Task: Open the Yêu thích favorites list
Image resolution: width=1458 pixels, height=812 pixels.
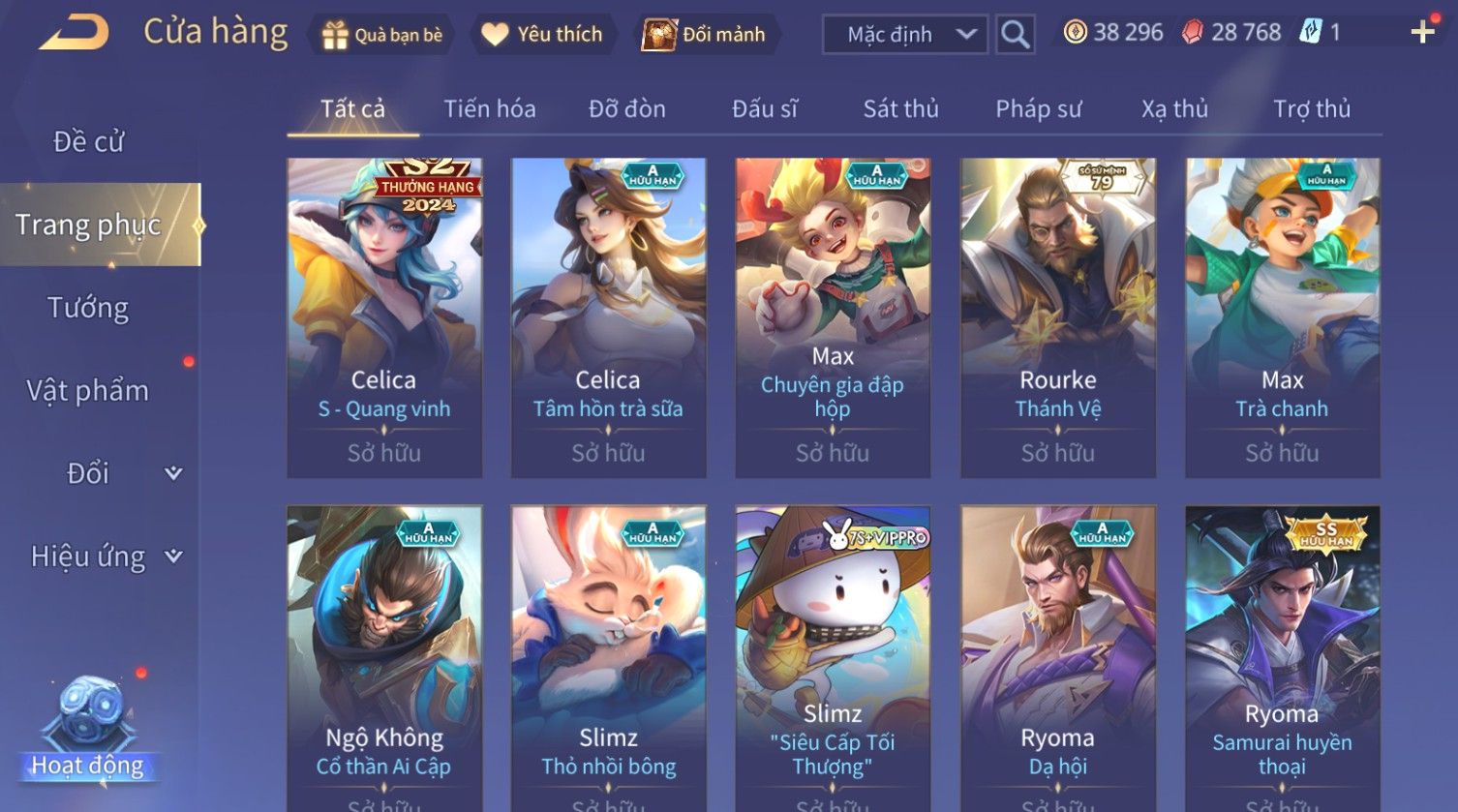Action: tap(542, 35)
